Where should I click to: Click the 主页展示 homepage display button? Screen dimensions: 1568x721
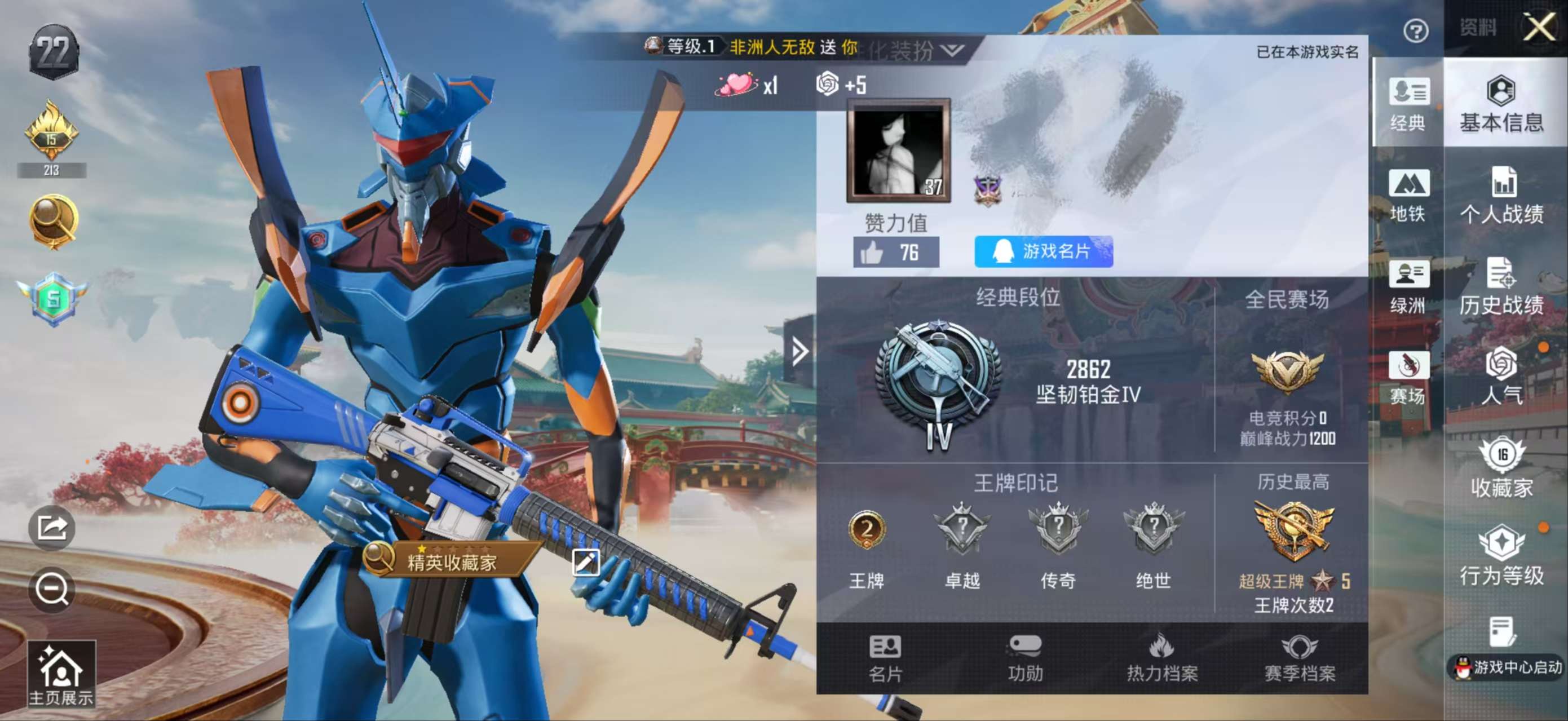pos(61,674)
